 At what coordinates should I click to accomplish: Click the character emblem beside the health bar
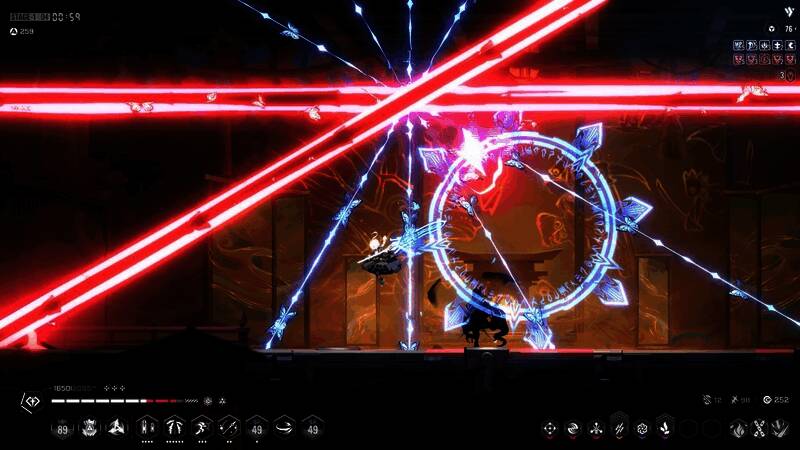29,401
